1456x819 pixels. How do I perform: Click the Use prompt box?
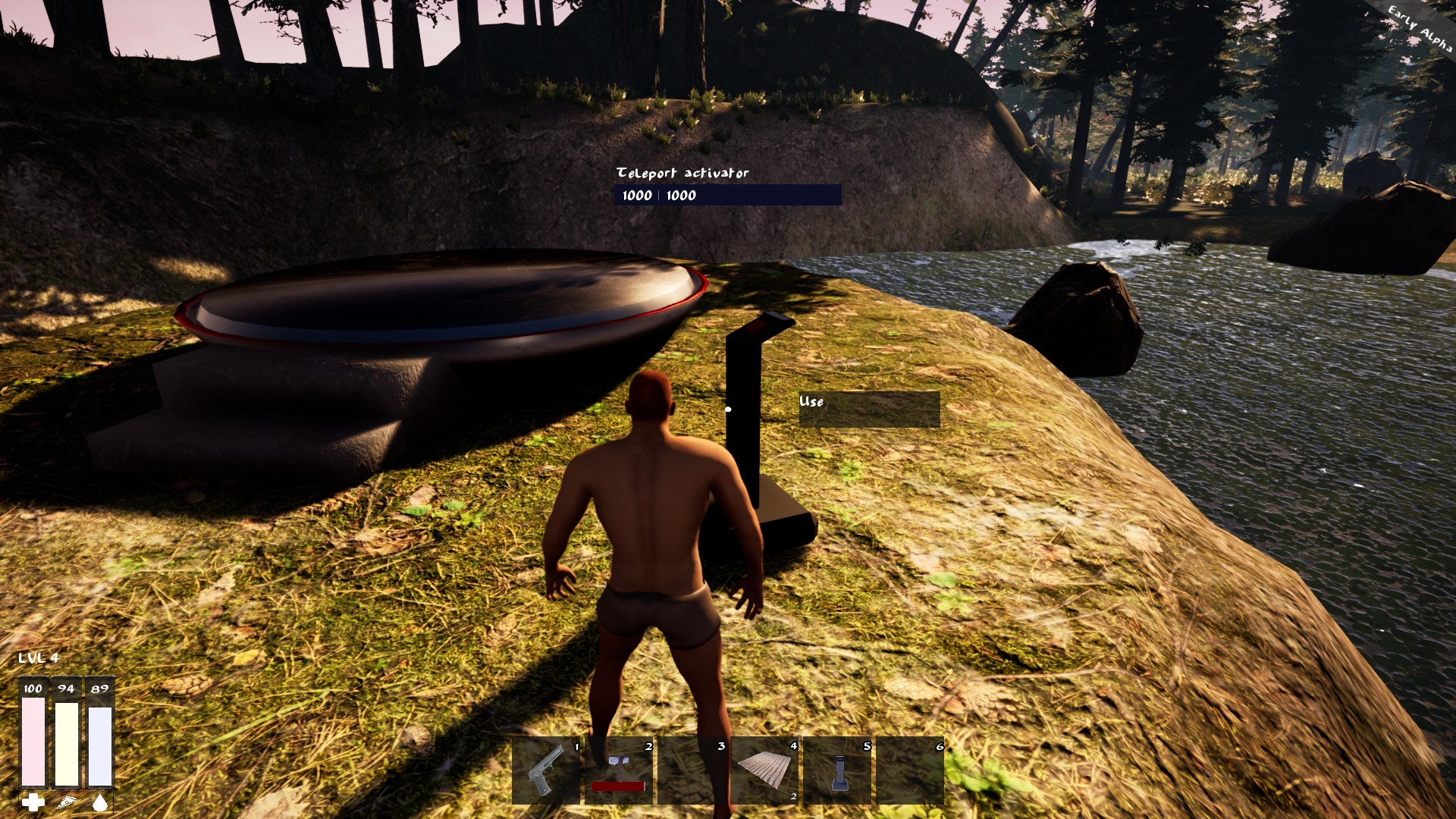point(869,409)
